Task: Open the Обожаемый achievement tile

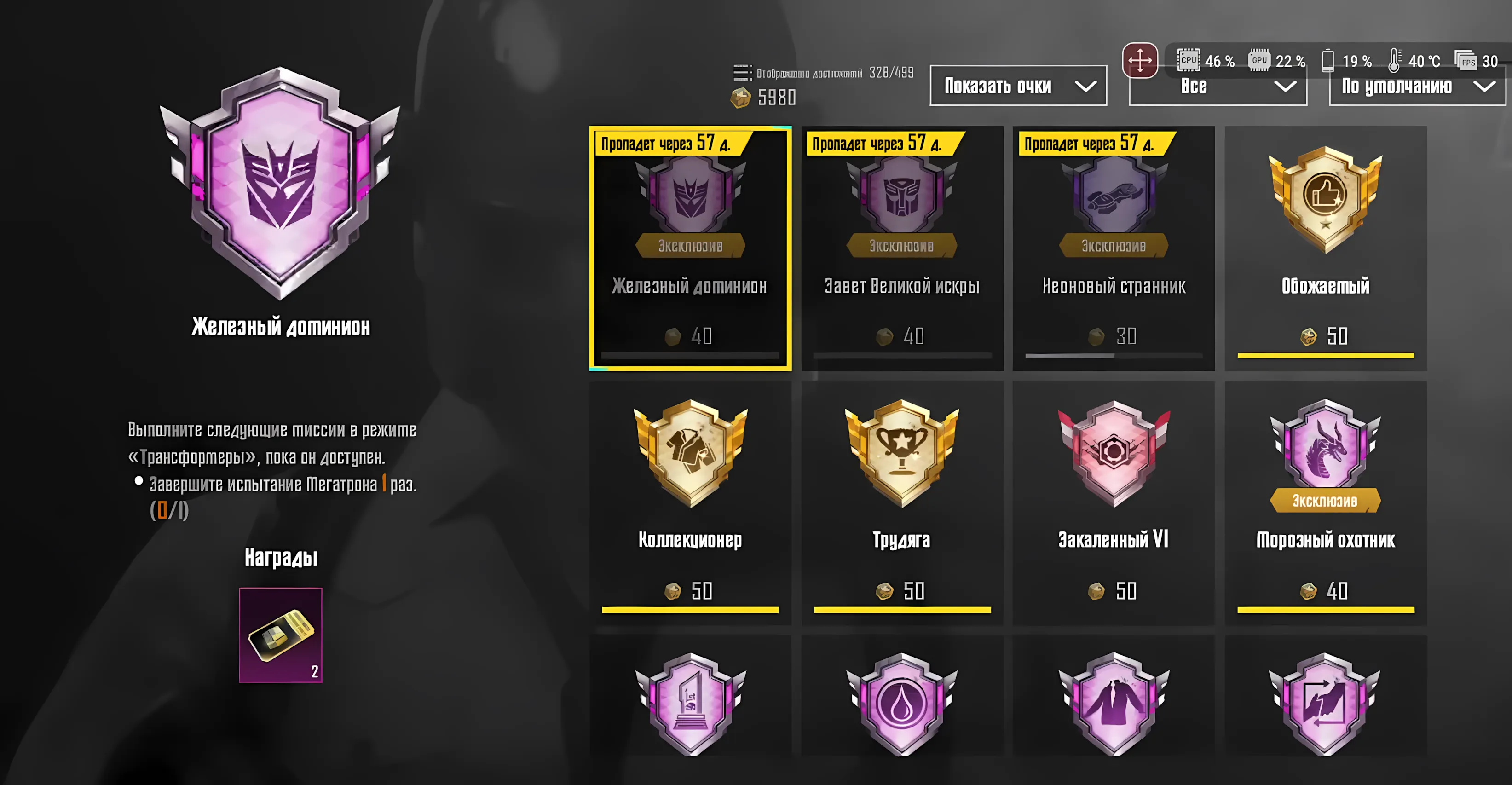Action: click(x=1325, y=248)
